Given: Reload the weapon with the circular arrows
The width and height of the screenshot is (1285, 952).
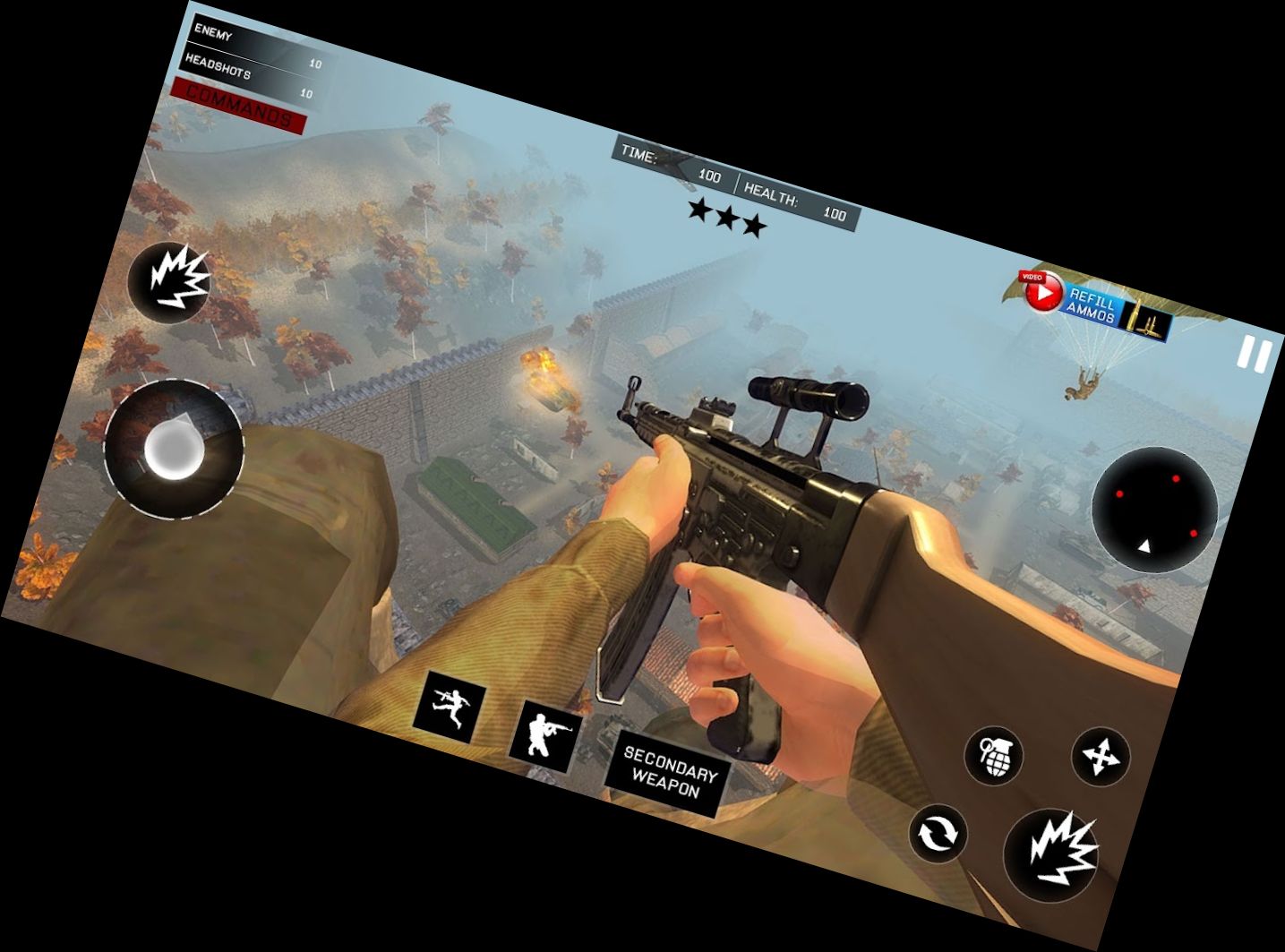Looking at the screenshot, I should click(x=938, y=834).
